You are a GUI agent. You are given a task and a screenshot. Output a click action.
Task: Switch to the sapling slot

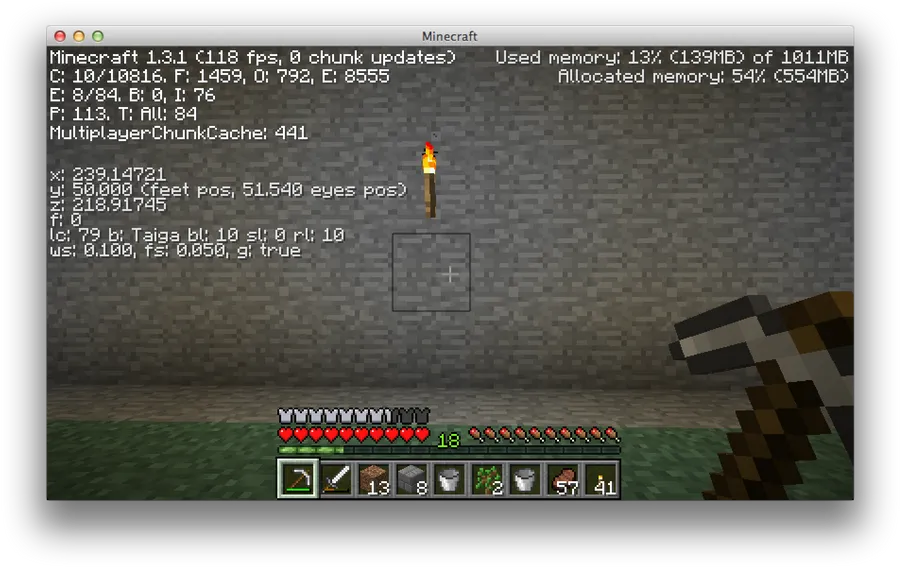[x=487, y=479]
